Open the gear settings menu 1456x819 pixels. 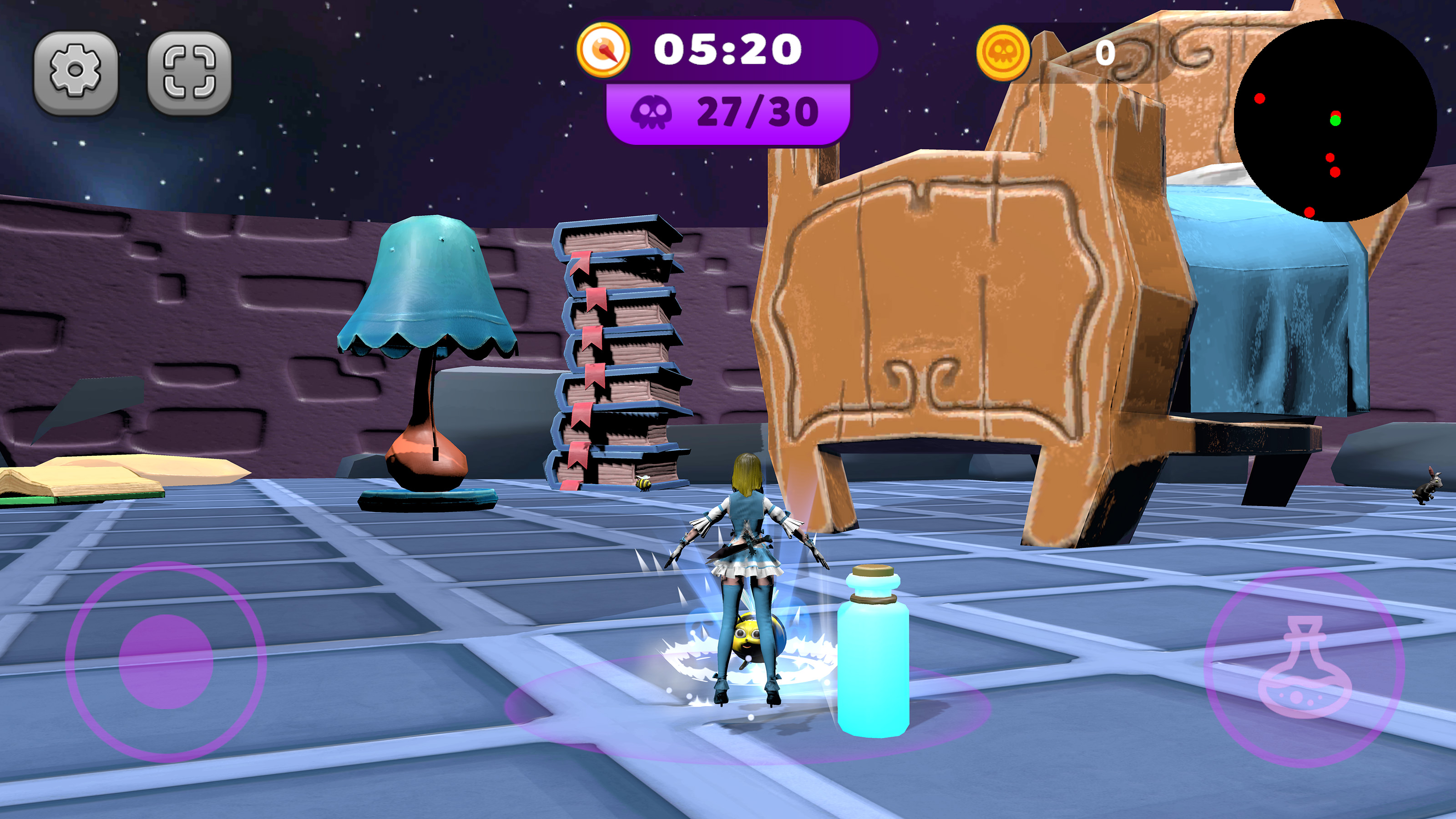(x=76, y=72)
